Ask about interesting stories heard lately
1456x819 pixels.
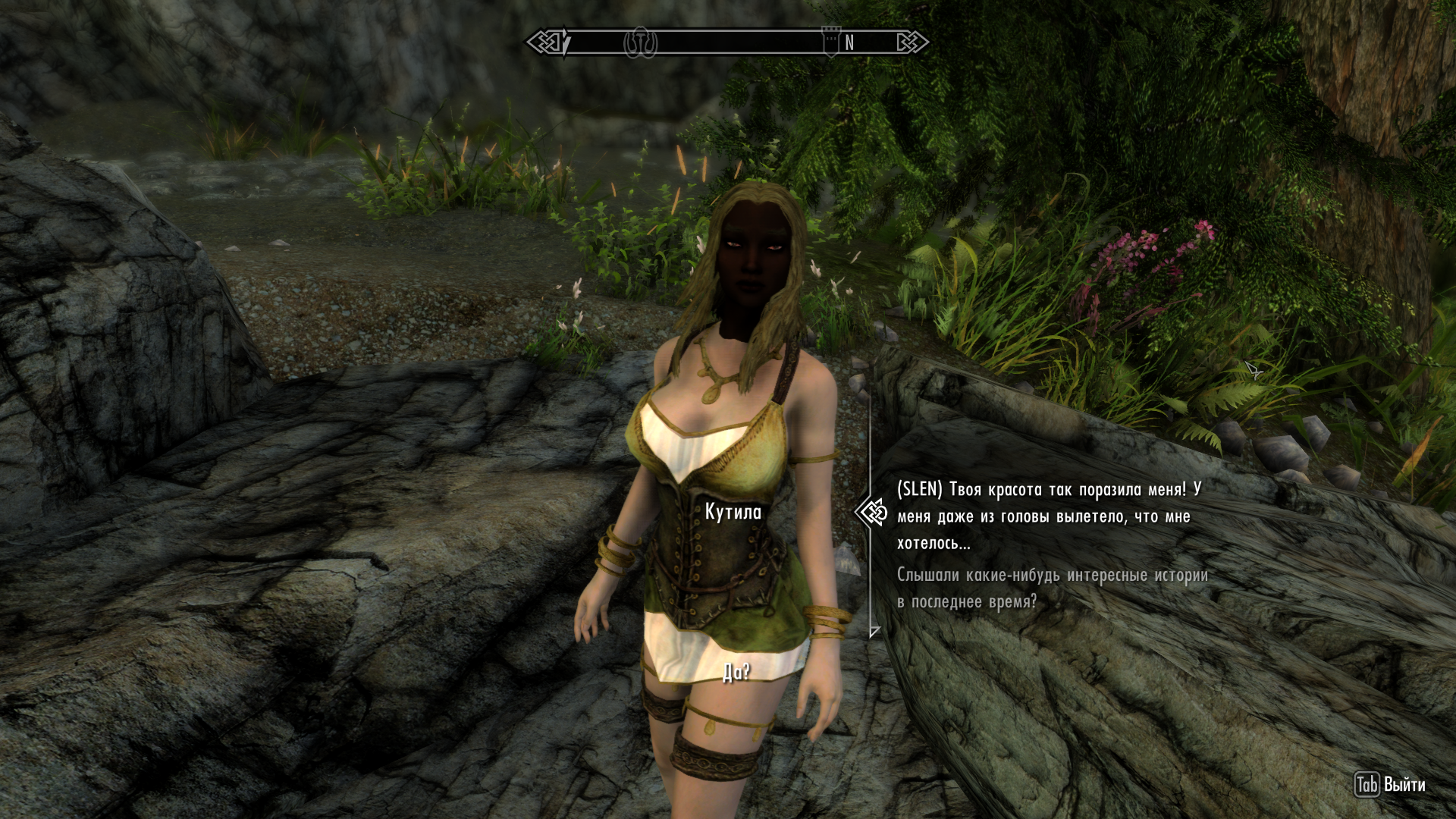coord(1052,588)
